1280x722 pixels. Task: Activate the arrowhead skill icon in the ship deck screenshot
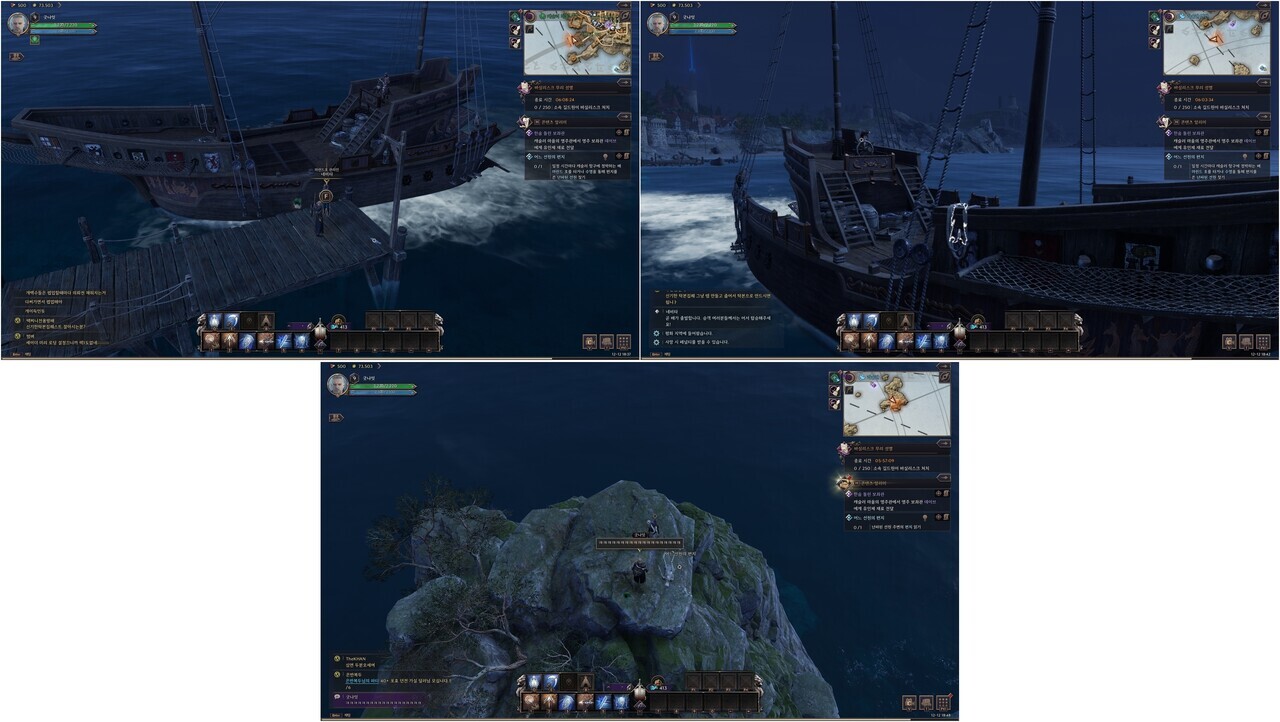tap(906, 321)
